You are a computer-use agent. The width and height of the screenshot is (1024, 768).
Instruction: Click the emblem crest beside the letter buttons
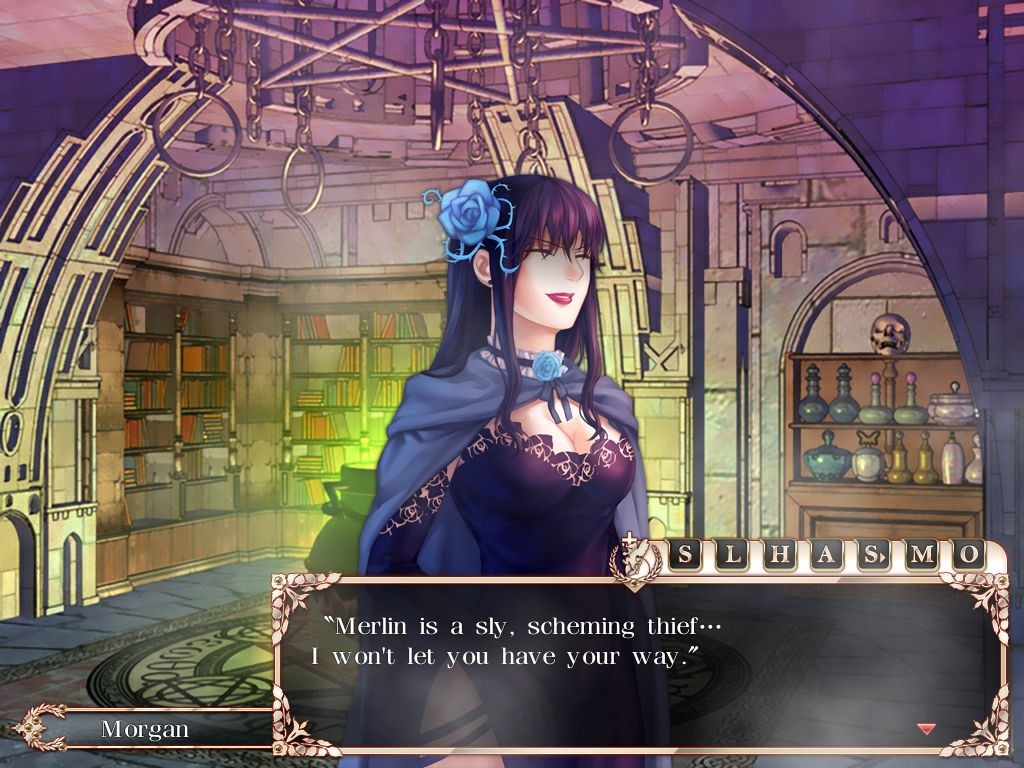(635, 559)
